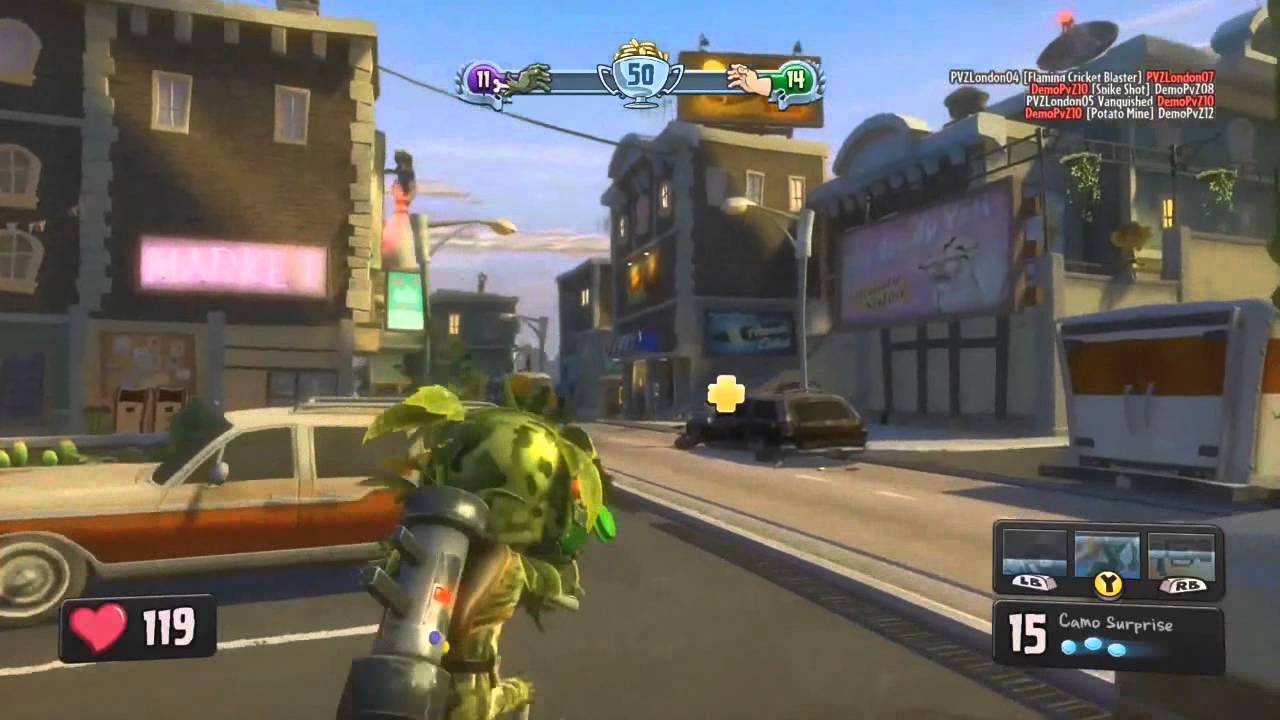This screenshot has width=1280, height=720.
Task: Select the Potato Mine kill feed entry
Action: pyautogui.click(x=1119, y=114)
